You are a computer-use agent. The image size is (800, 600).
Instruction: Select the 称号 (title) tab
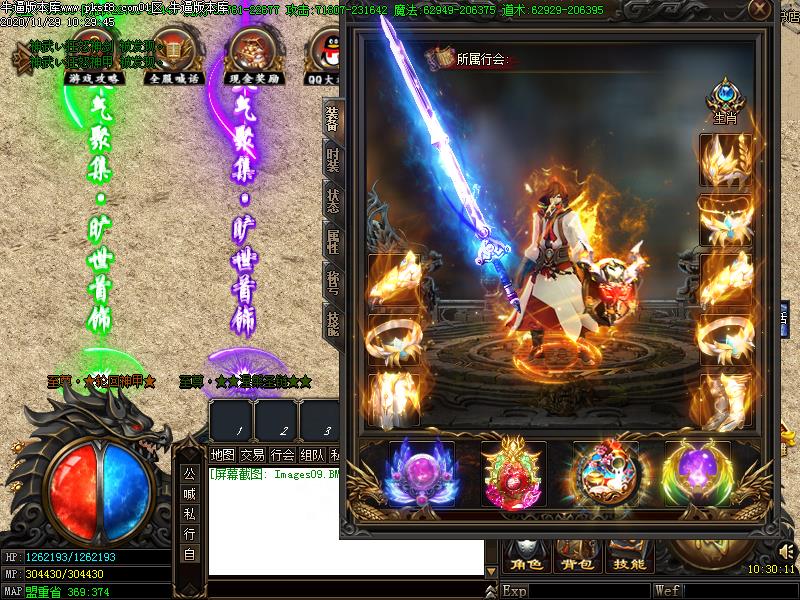[x=333, y=281]
